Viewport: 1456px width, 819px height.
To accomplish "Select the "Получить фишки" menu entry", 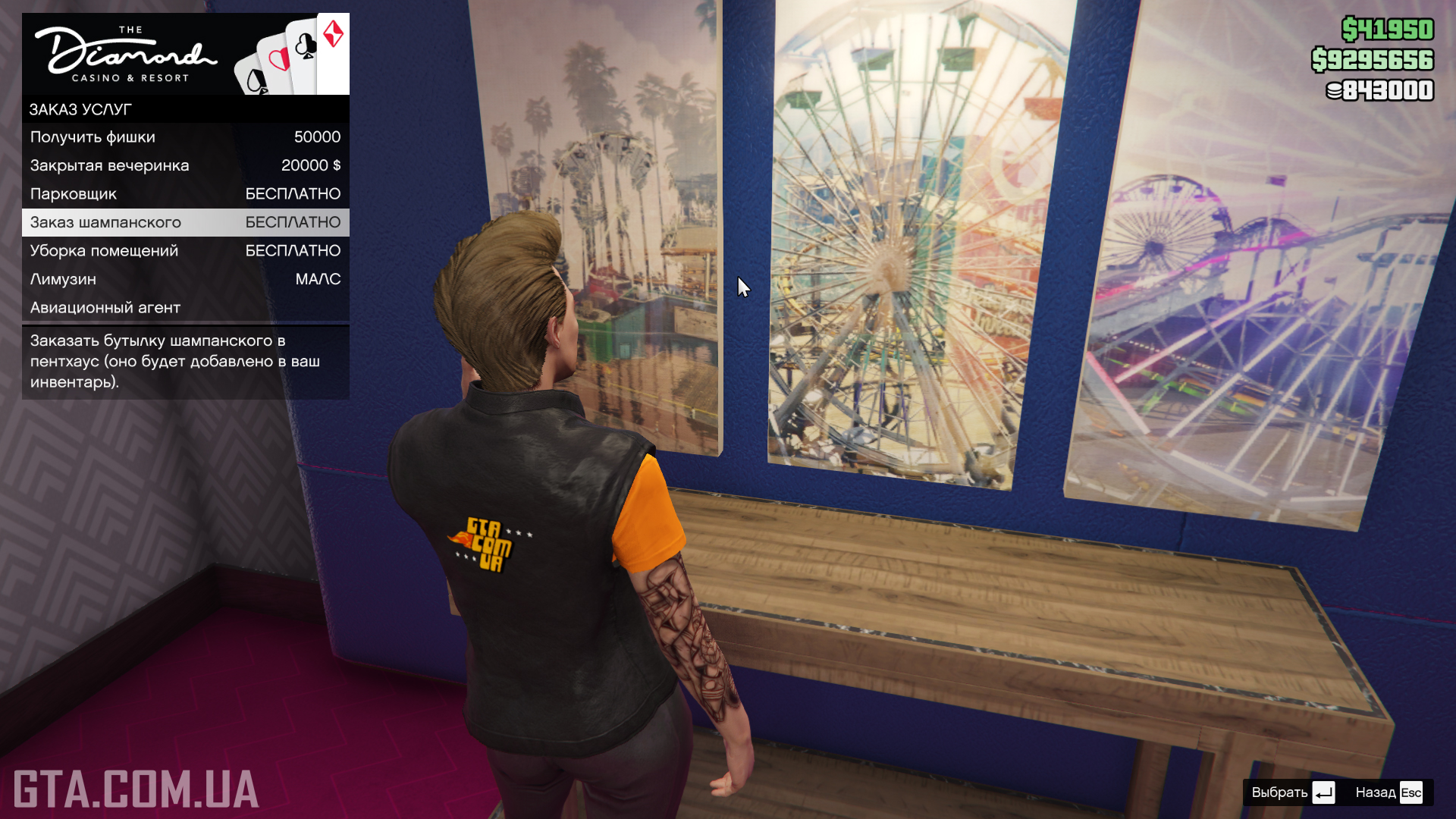I will [185, 137].
